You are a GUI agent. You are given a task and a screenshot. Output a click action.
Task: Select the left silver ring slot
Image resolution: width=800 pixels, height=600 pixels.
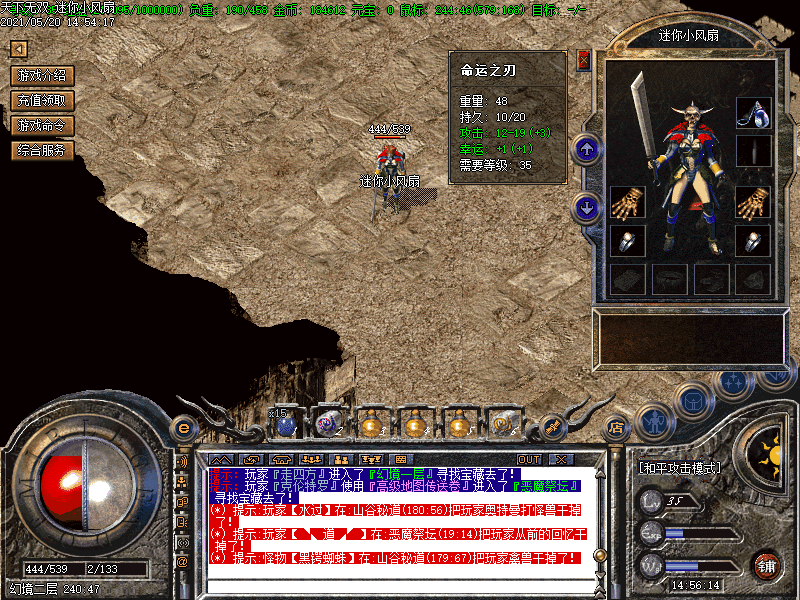point(627,241)
